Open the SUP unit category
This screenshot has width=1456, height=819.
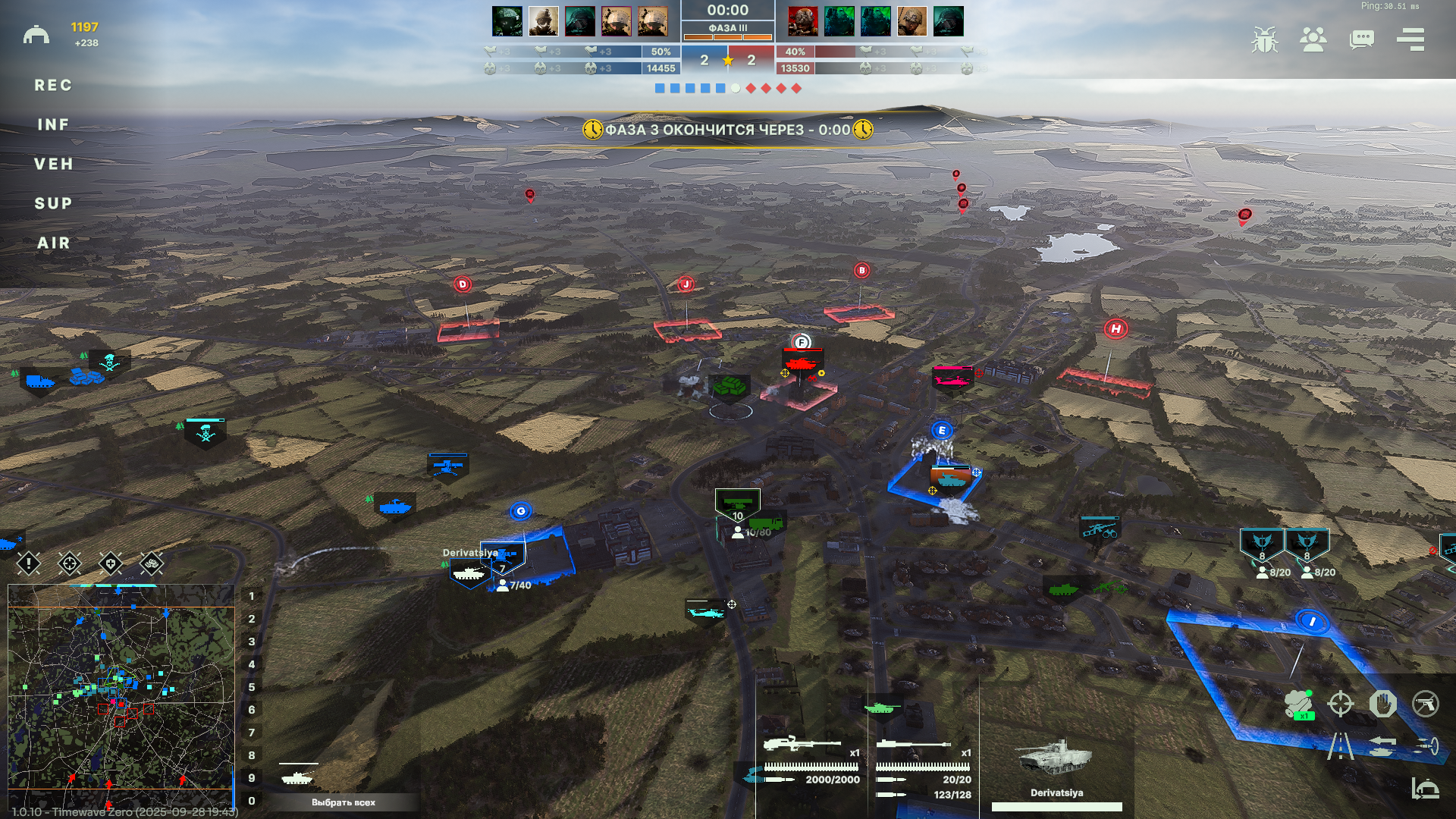coord(53,204)
